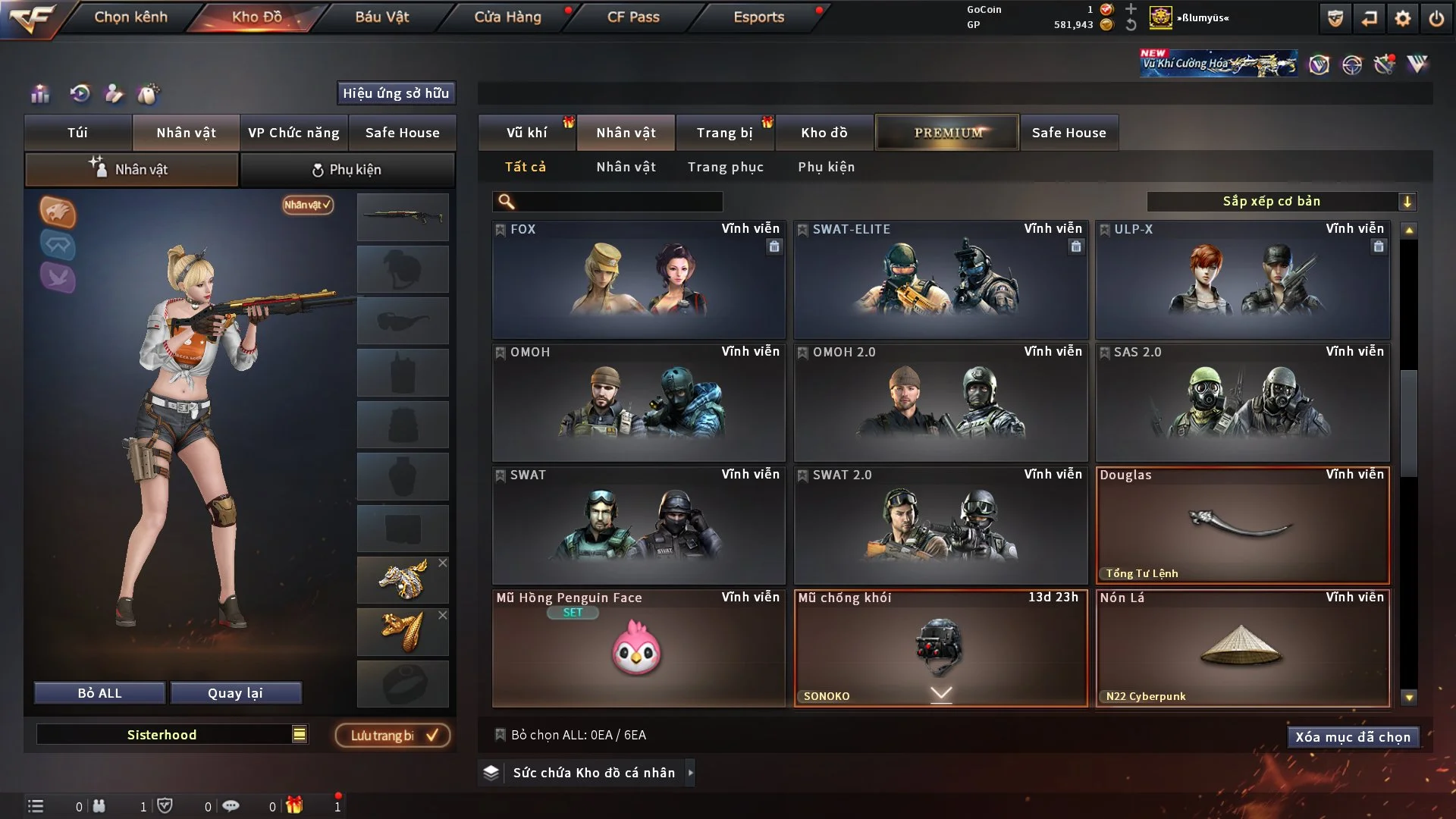Click Xóa mục đã chọn button

(1353, 737)
